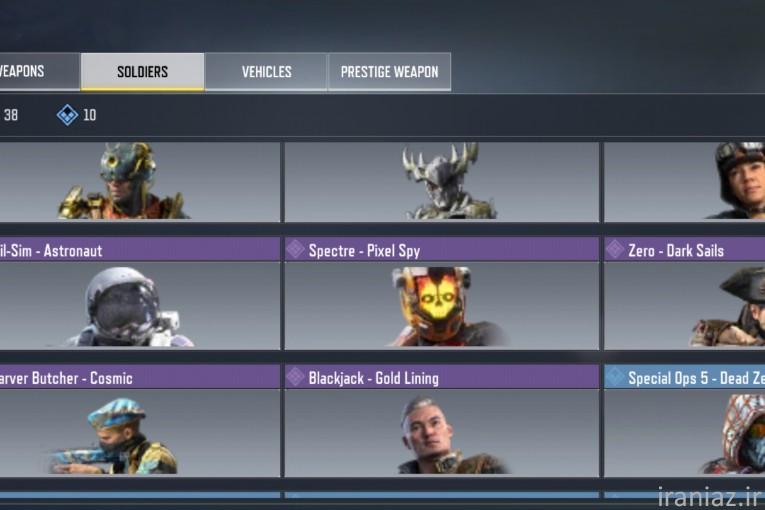Choose the spiked silver helmet soldier card

click(x=441, y=181)
